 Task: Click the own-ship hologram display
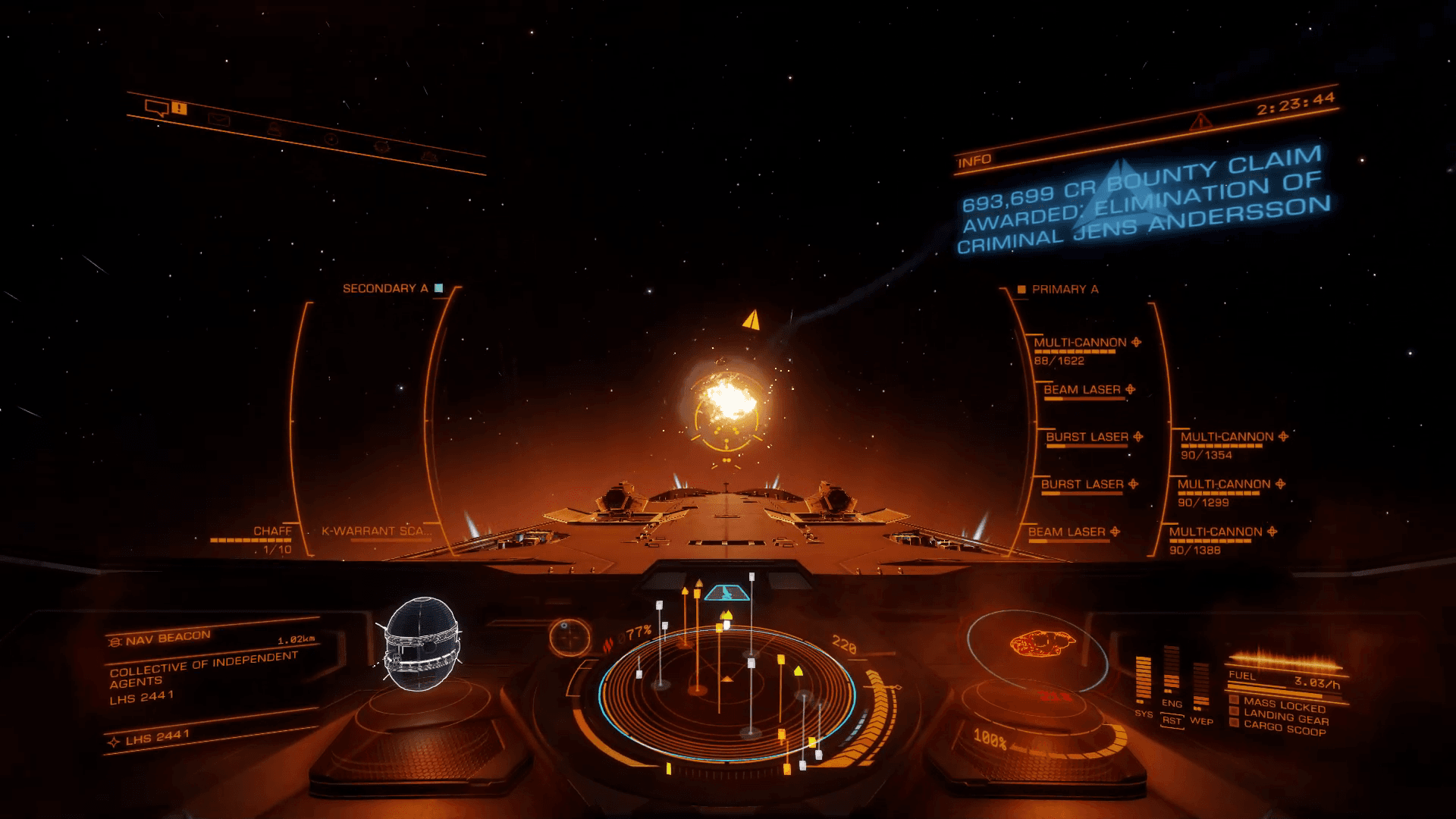(x=1043, y=645)
